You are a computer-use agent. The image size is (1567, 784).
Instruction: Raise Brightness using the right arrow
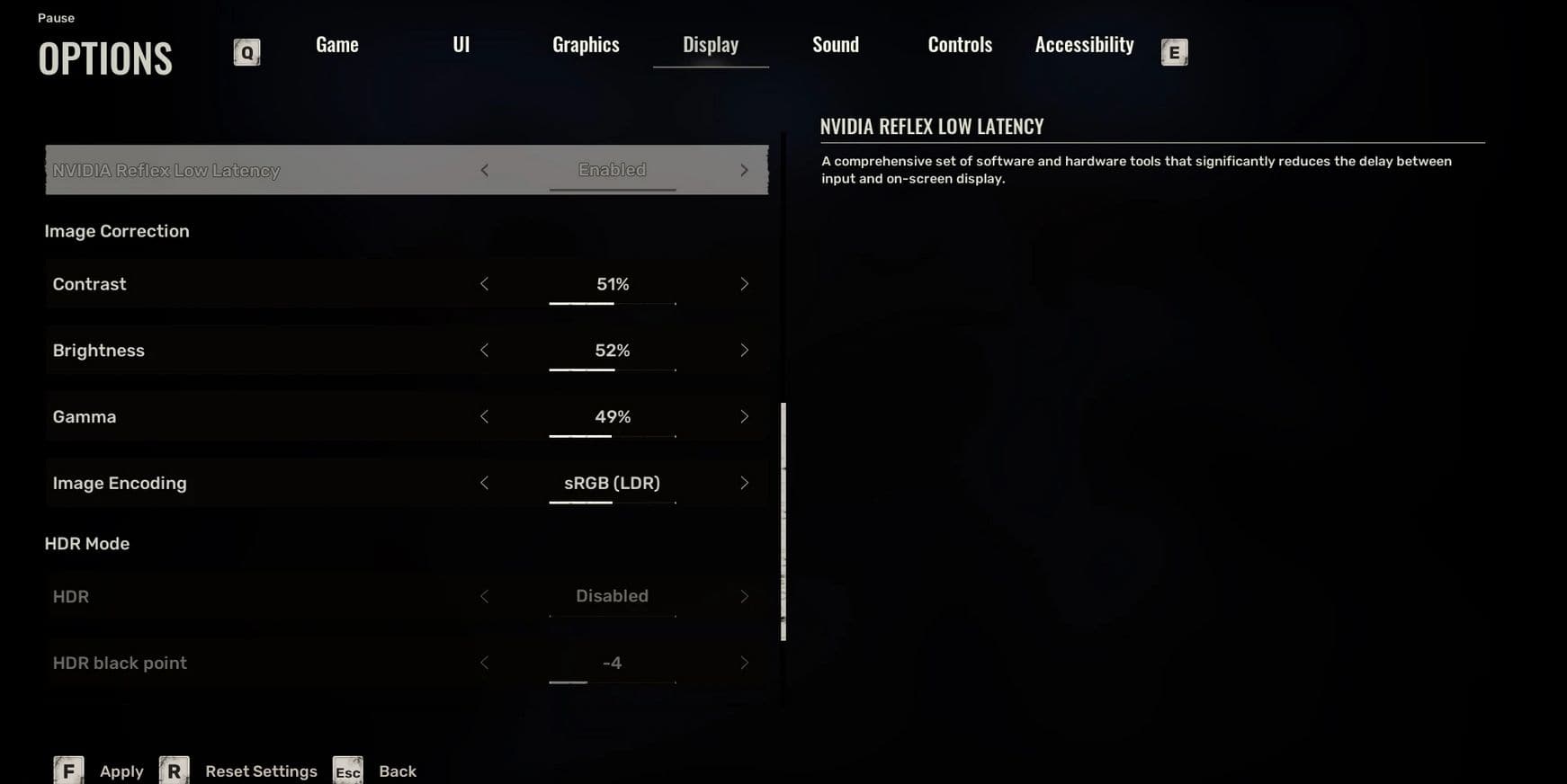(x=744, y=351)
